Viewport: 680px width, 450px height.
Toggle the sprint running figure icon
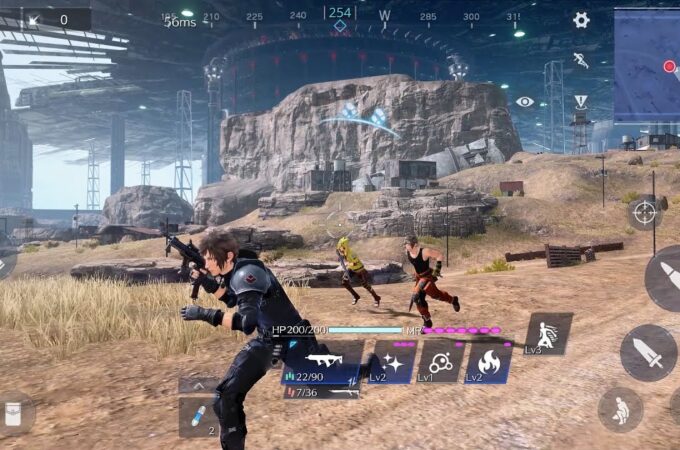581,61
